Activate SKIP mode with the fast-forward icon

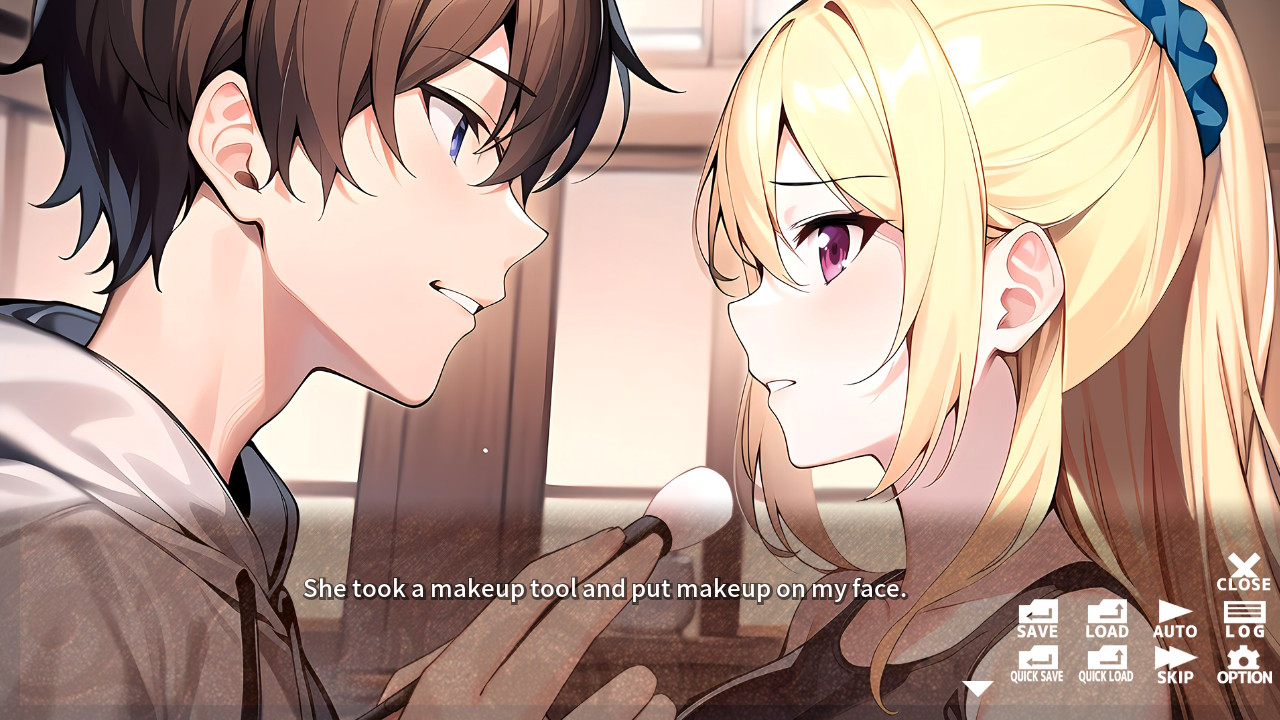(1174, 664)
